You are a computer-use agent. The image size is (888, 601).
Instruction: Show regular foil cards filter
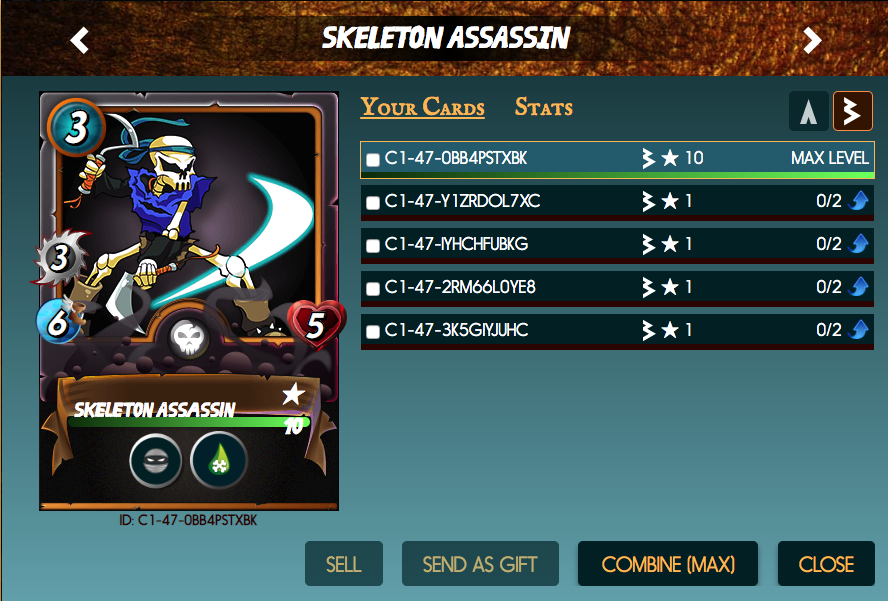[x=808, y=112]
